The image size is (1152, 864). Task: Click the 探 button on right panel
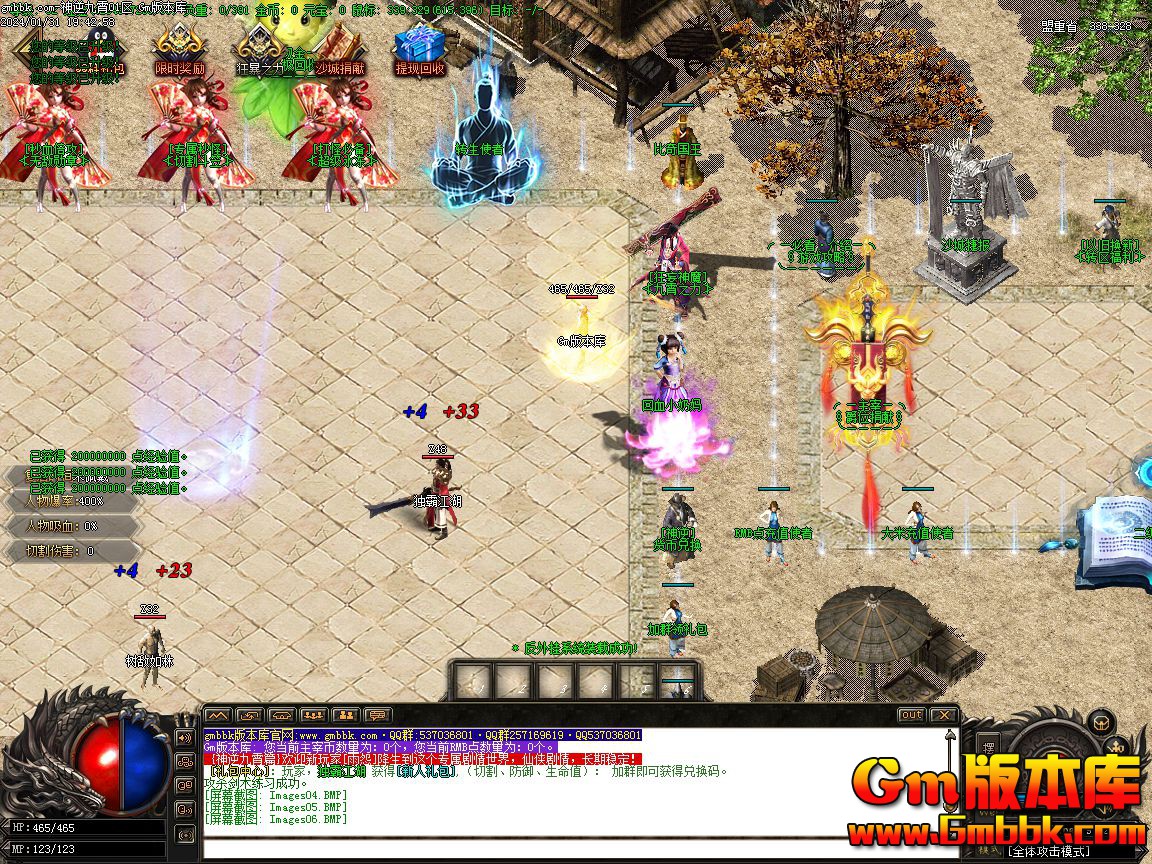pyautogui.click(x=988, y=747)
